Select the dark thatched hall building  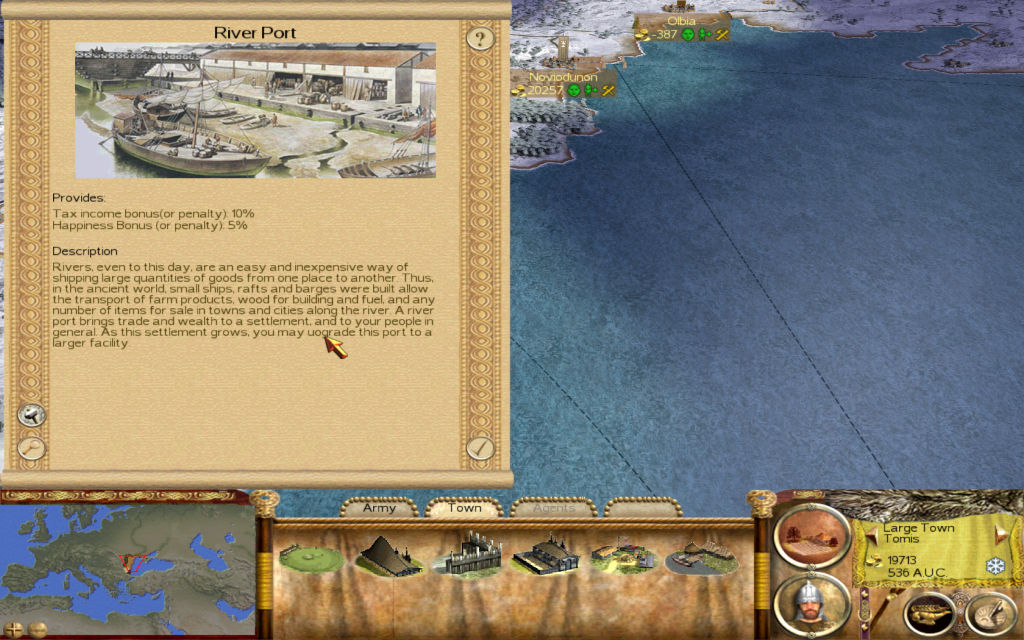coord(389,555)
